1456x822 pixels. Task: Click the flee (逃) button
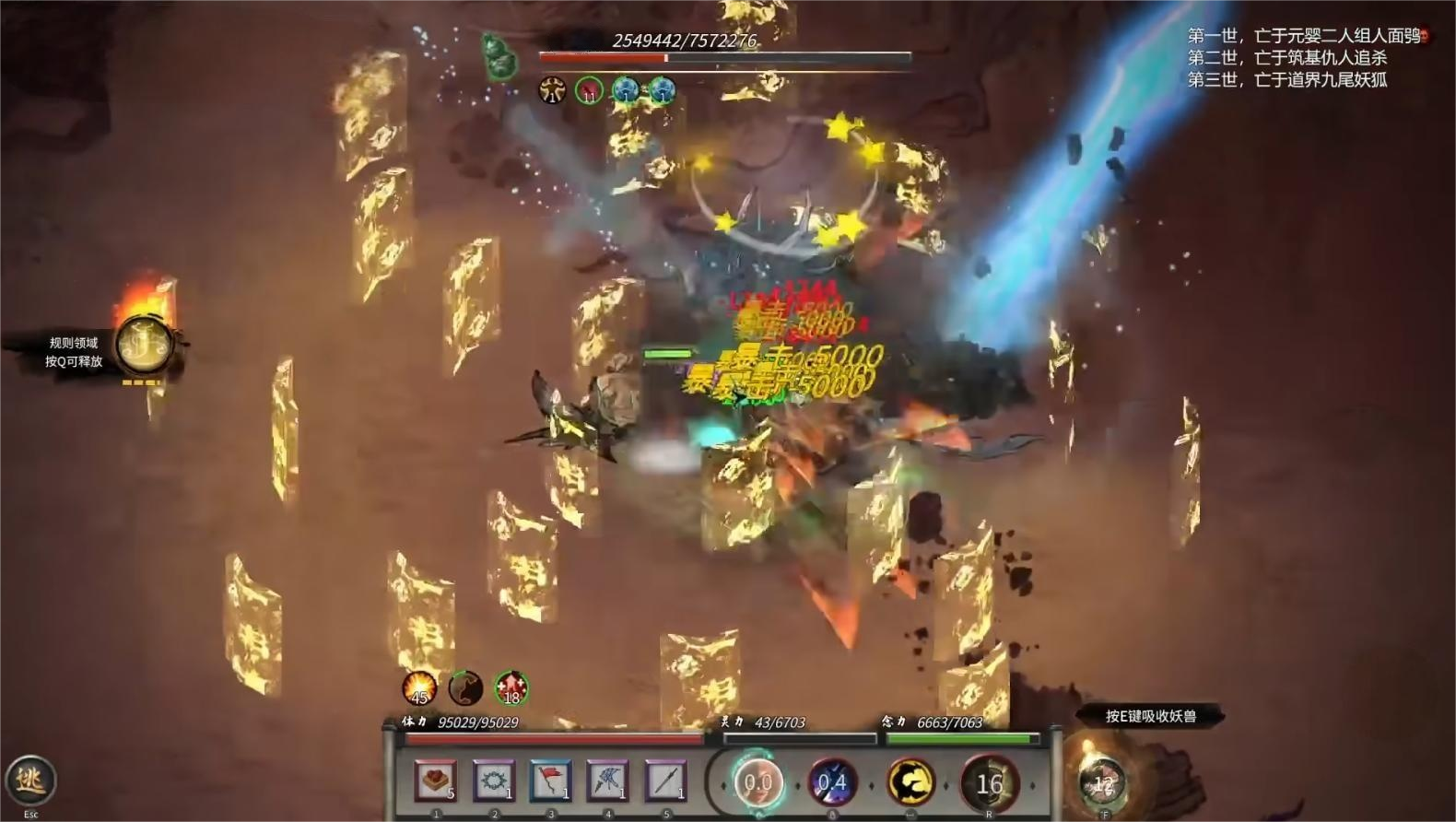tap(30, 781)
